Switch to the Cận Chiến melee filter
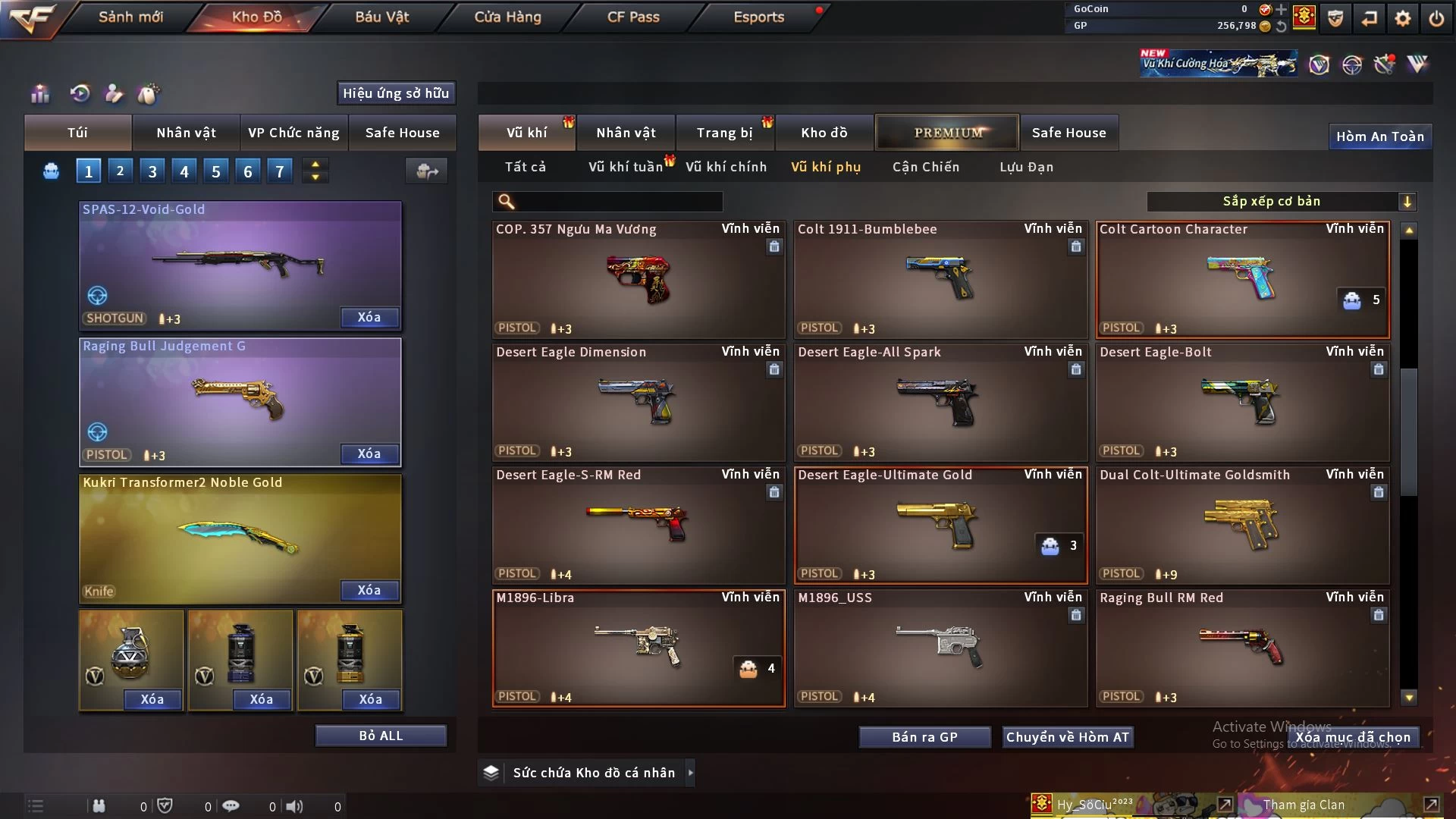Viewport: 1456px width, 819px height. pos(925,167)
